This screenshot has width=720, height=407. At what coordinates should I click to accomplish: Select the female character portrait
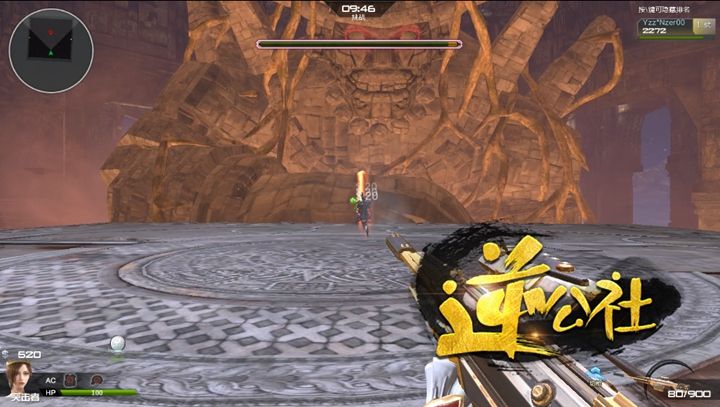17,377
